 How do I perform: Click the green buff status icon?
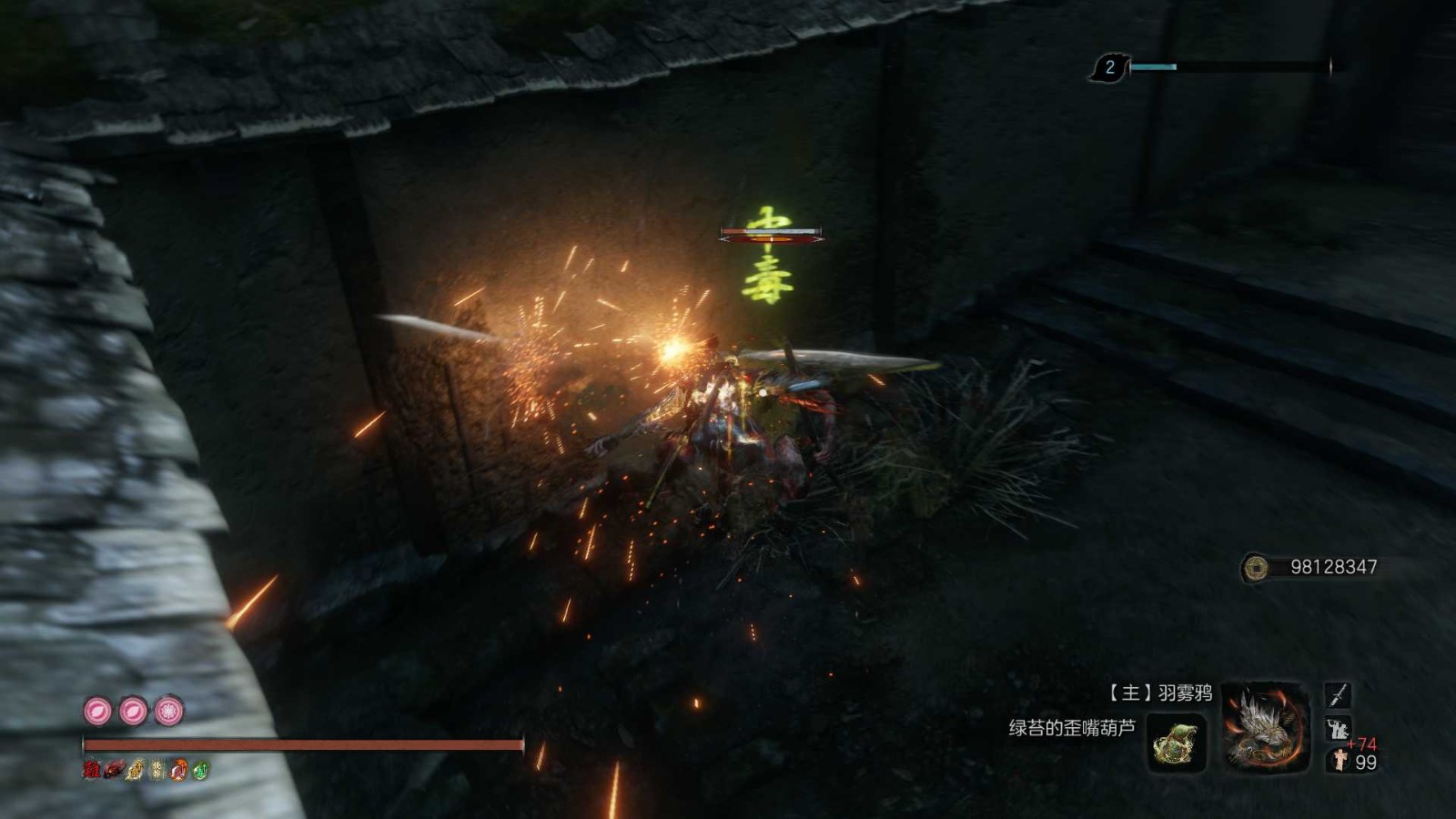(201, 771)
